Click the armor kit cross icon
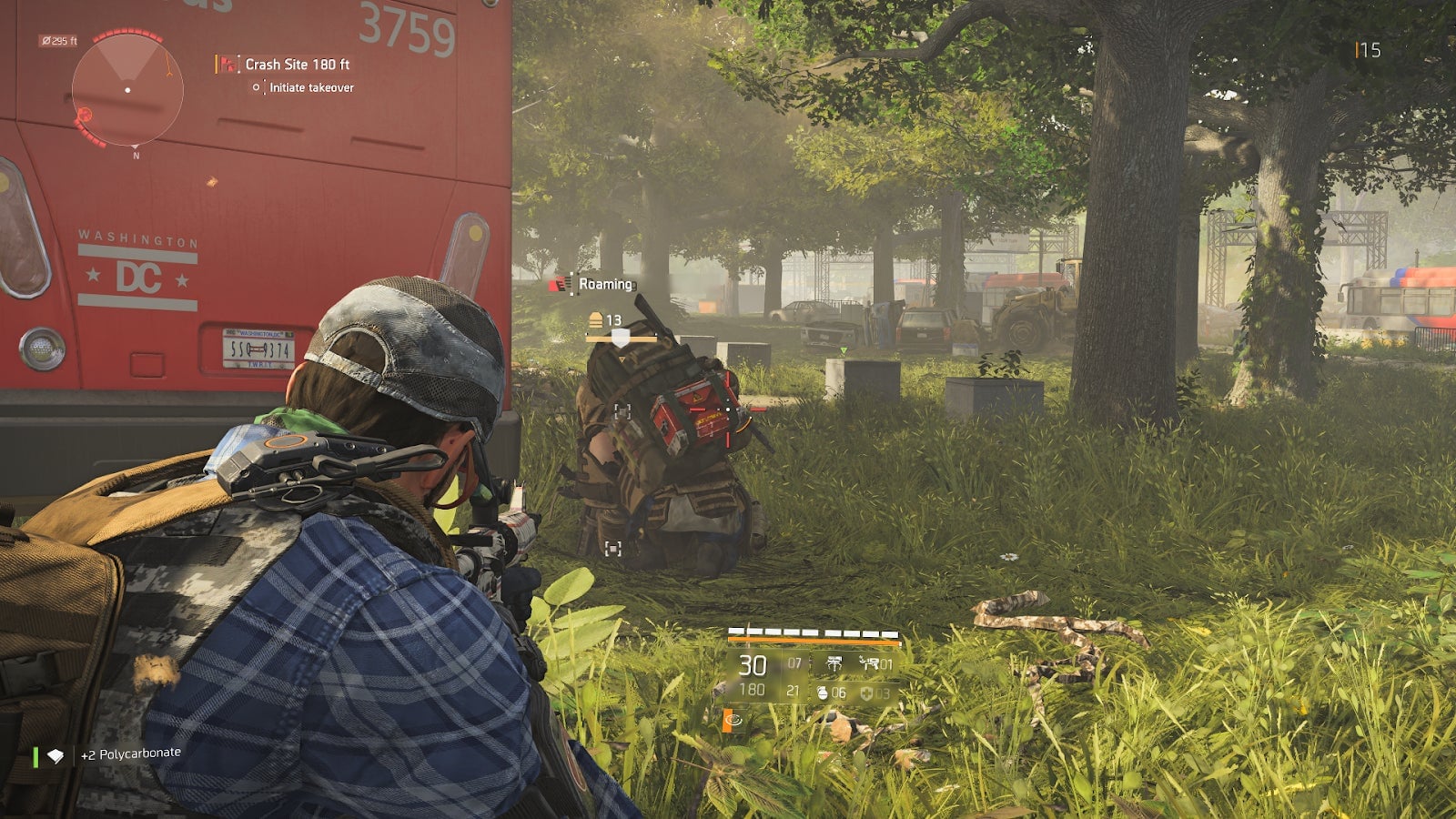This screenshot has width=1456, height=819. pyautogui.click(x=867, y=693)
